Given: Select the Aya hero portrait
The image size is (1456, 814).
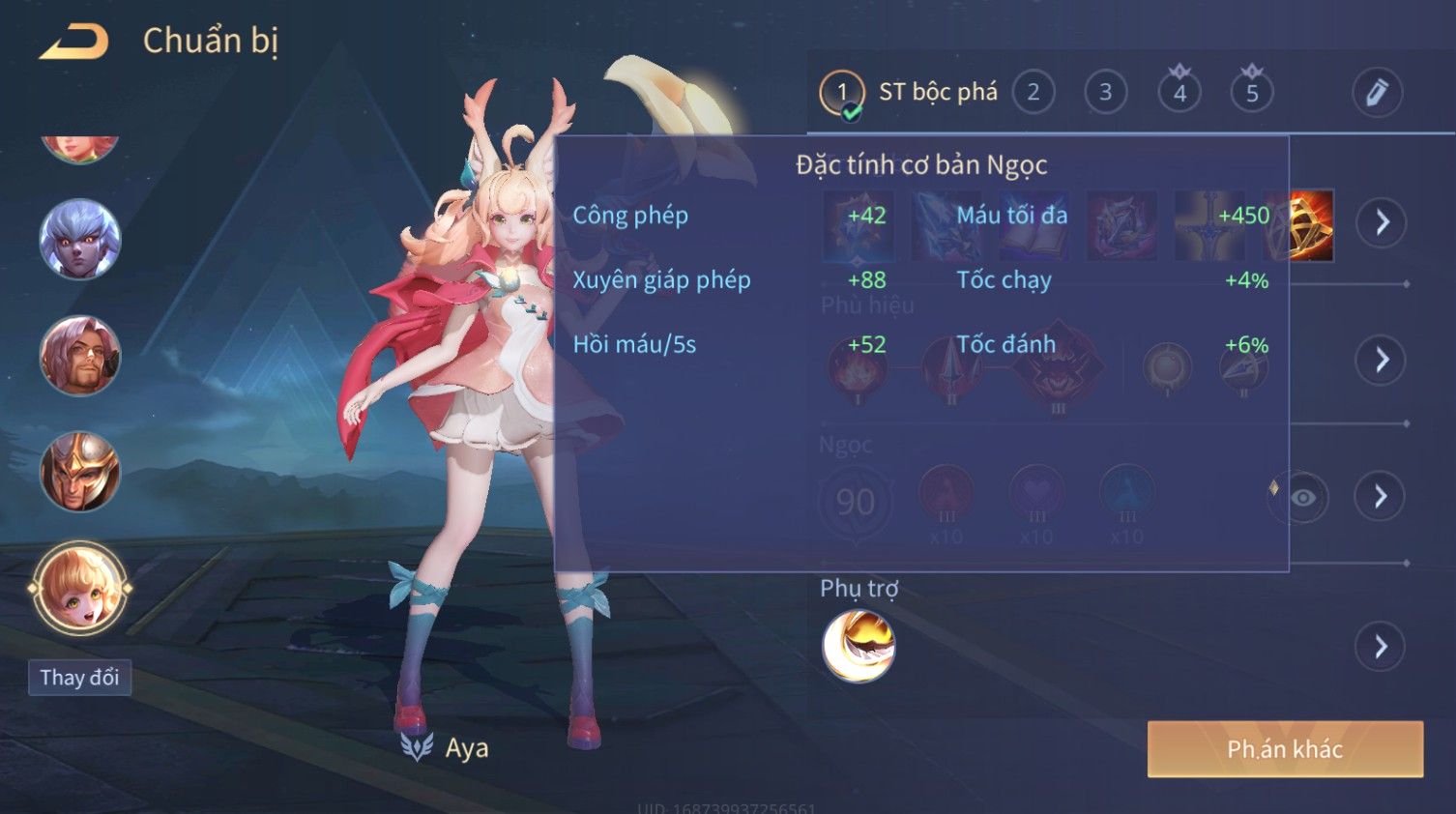Looking at the screenshot, I should pyautogui.click(x=79, y=588).
